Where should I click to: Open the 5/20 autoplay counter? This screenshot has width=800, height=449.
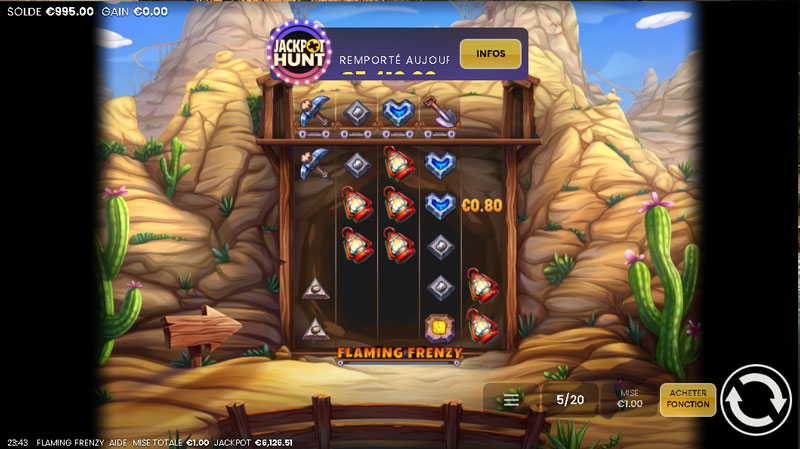click(x=570, y=400)
